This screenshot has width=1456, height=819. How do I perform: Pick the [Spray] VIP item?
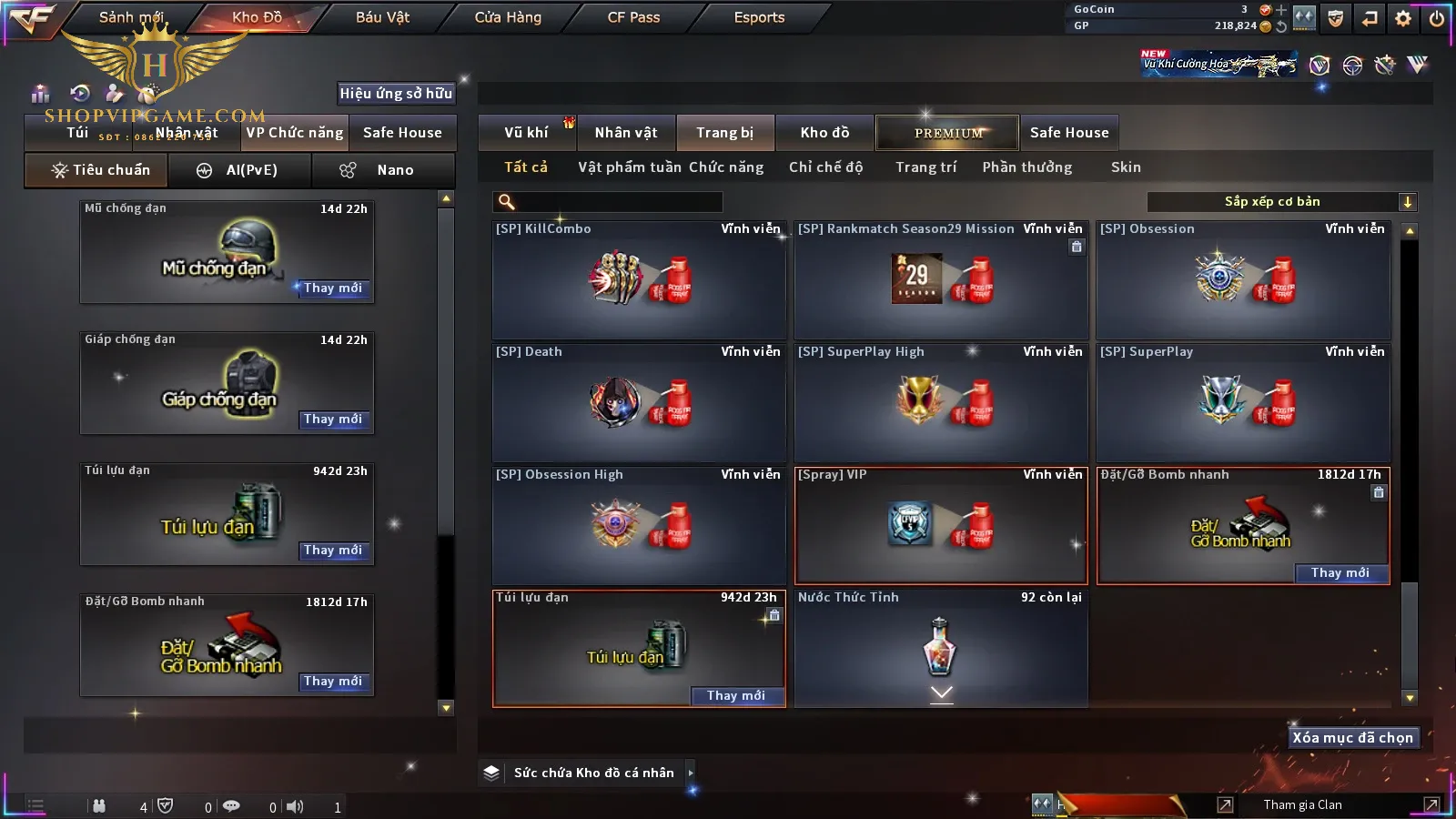click(x=941, y=525)
